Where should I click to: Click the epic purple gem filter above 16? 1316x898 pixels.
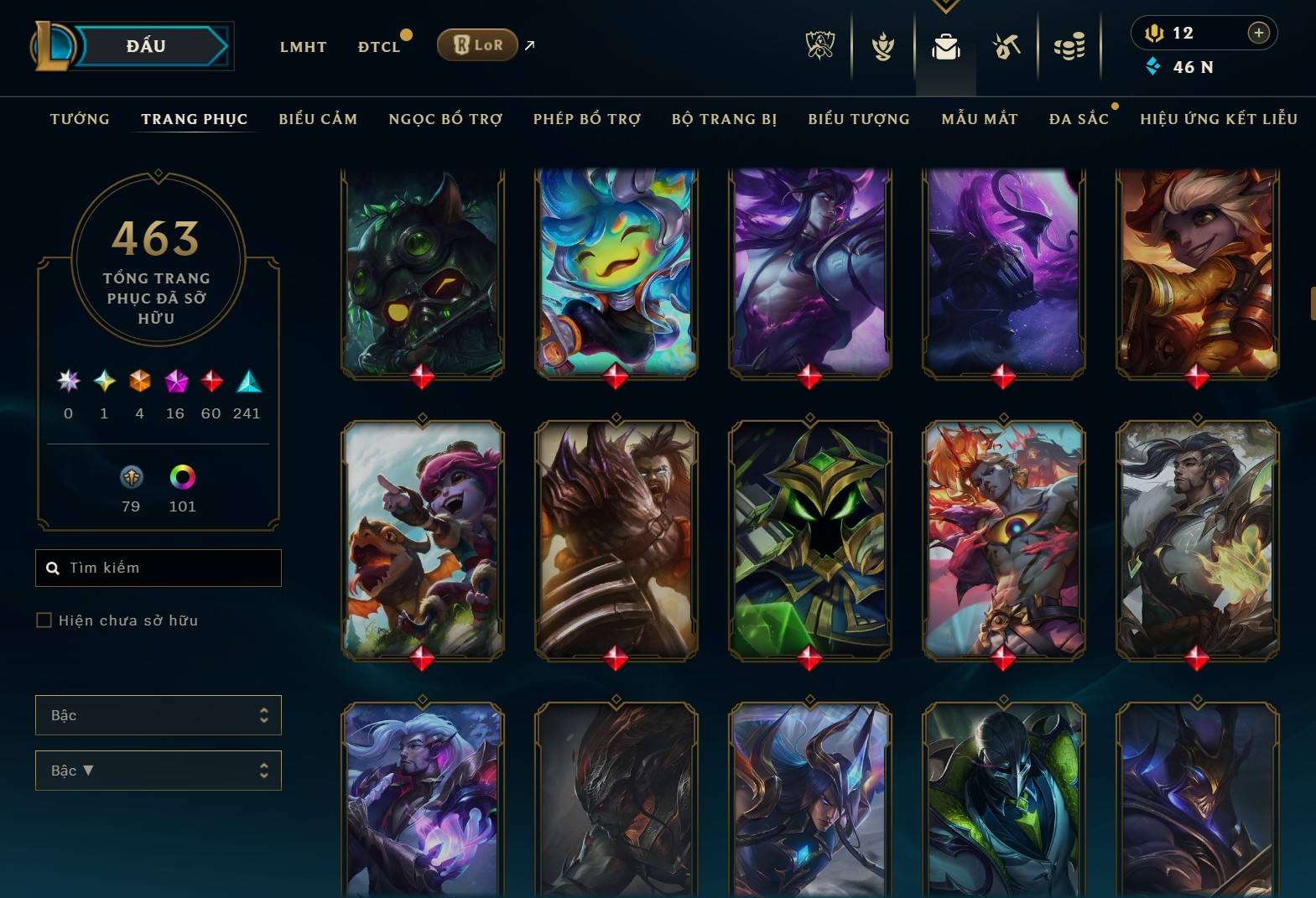[x=174, y=382]
